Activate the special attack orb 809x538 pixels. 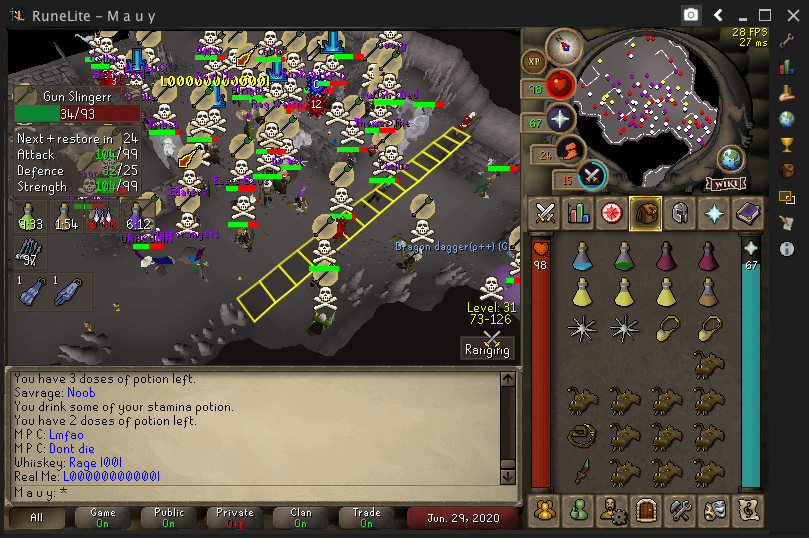pyautogui.click(x=593, y=175)
